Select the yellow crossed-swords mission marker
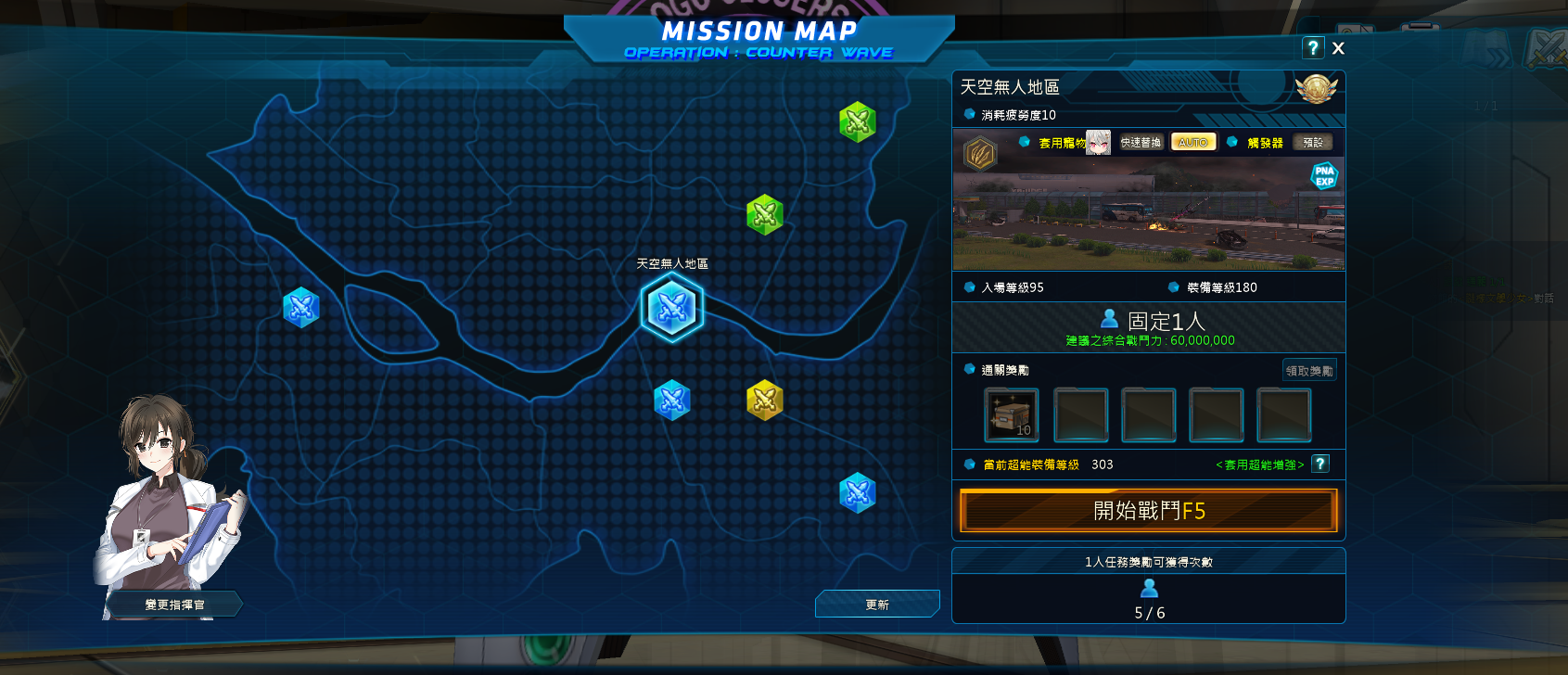 pos(765,401)
